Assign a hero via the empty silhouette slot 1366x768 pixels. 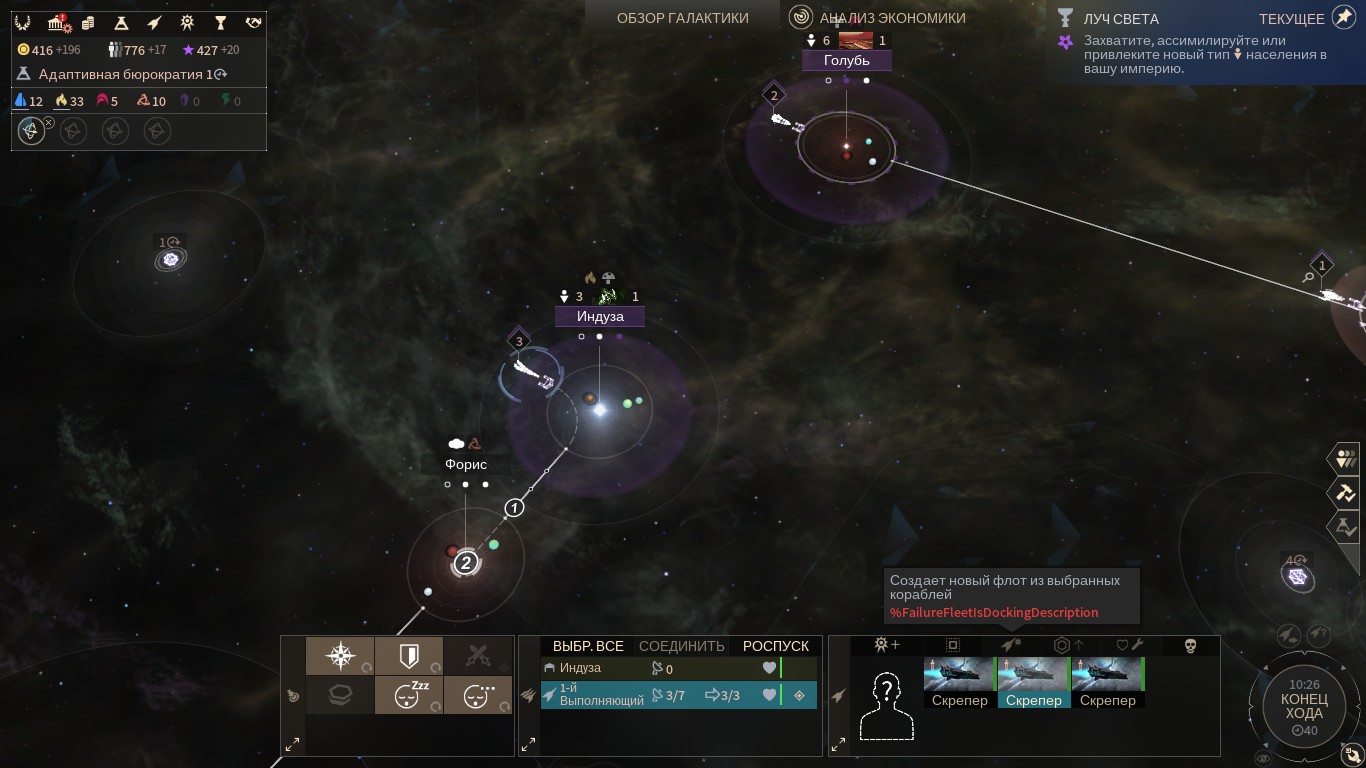click(887, 703)
